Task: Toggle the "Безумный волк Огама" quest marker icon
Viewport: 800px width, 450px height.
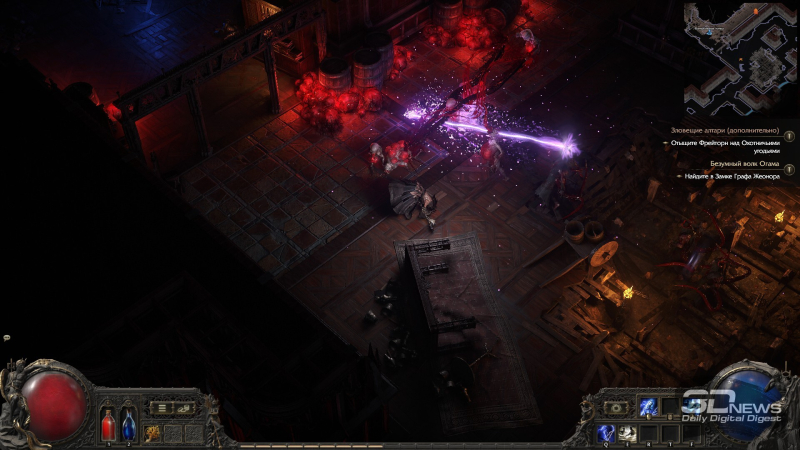Action: [x=789, y=169]
